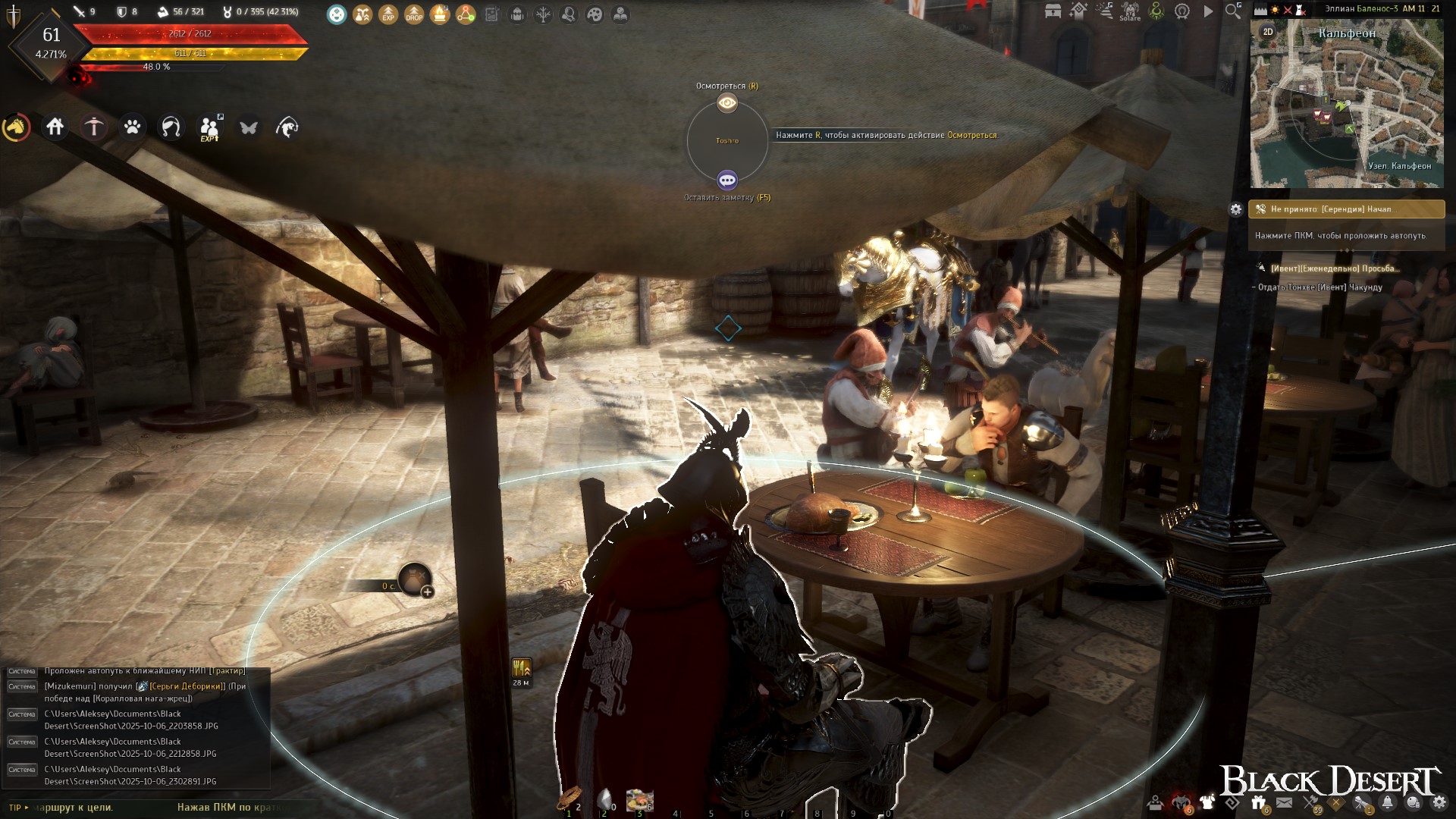Viewport: 1456px width, 819px height.
Task: Open the settings gear in bottom corner
Action: [1439, 802]
